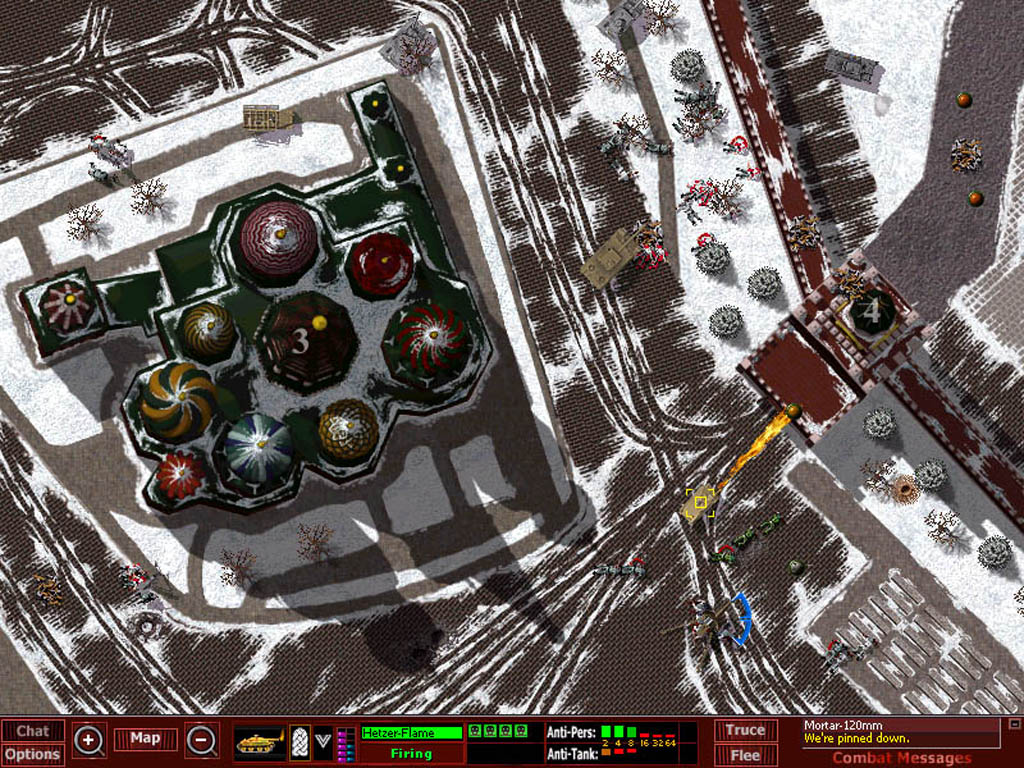The image size is (1024, 768).
Task: Zoom in with the plus magnifier
Action: [x=89, y=741]
